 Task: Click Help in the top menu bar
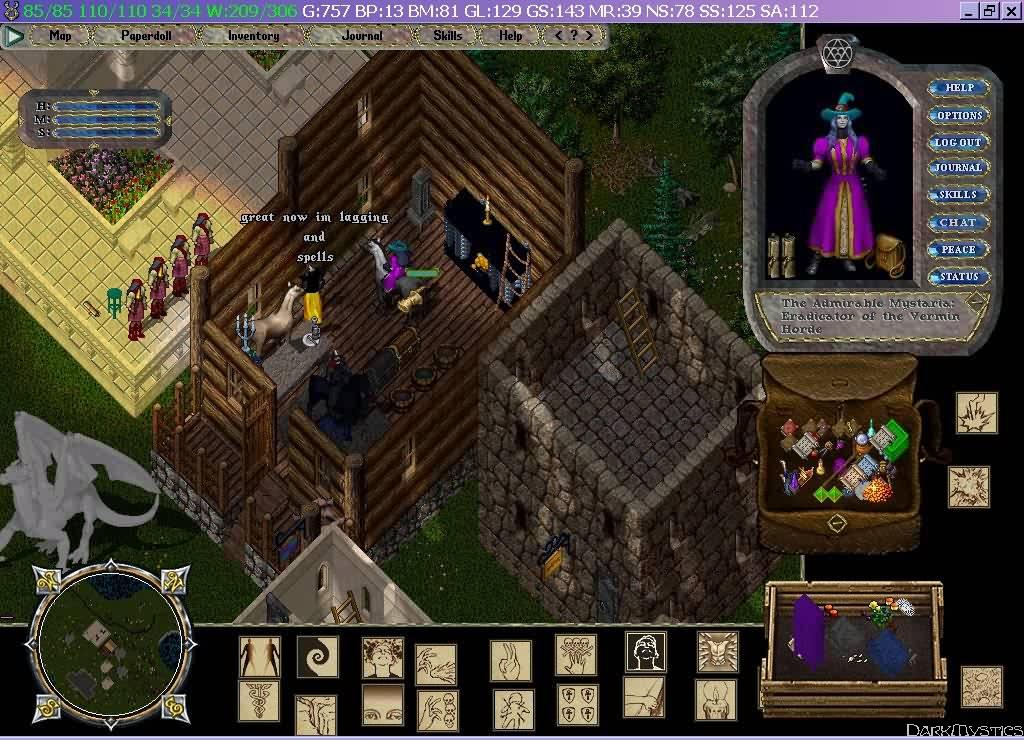click(x=510, y=36)
